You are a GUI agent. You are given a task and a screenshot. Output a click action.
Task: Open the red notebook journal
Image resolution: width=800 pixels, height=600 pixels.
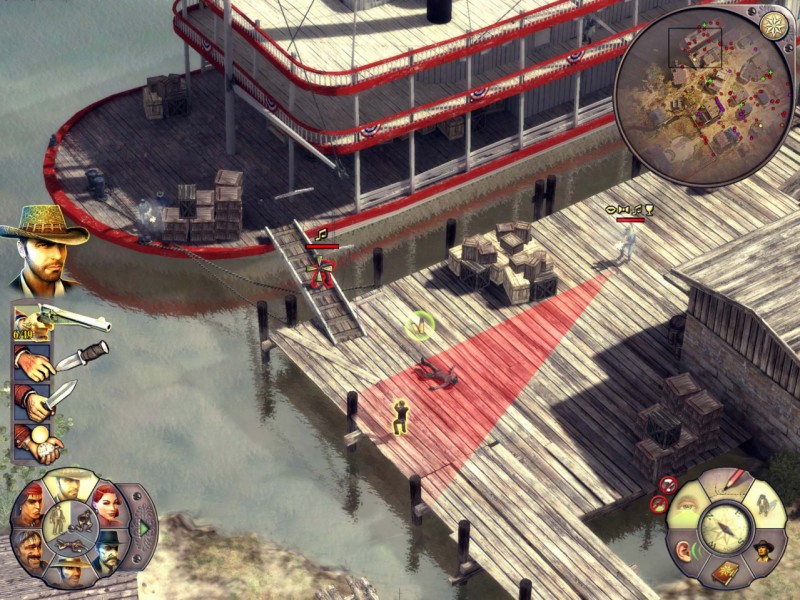(x=726, y=571)
